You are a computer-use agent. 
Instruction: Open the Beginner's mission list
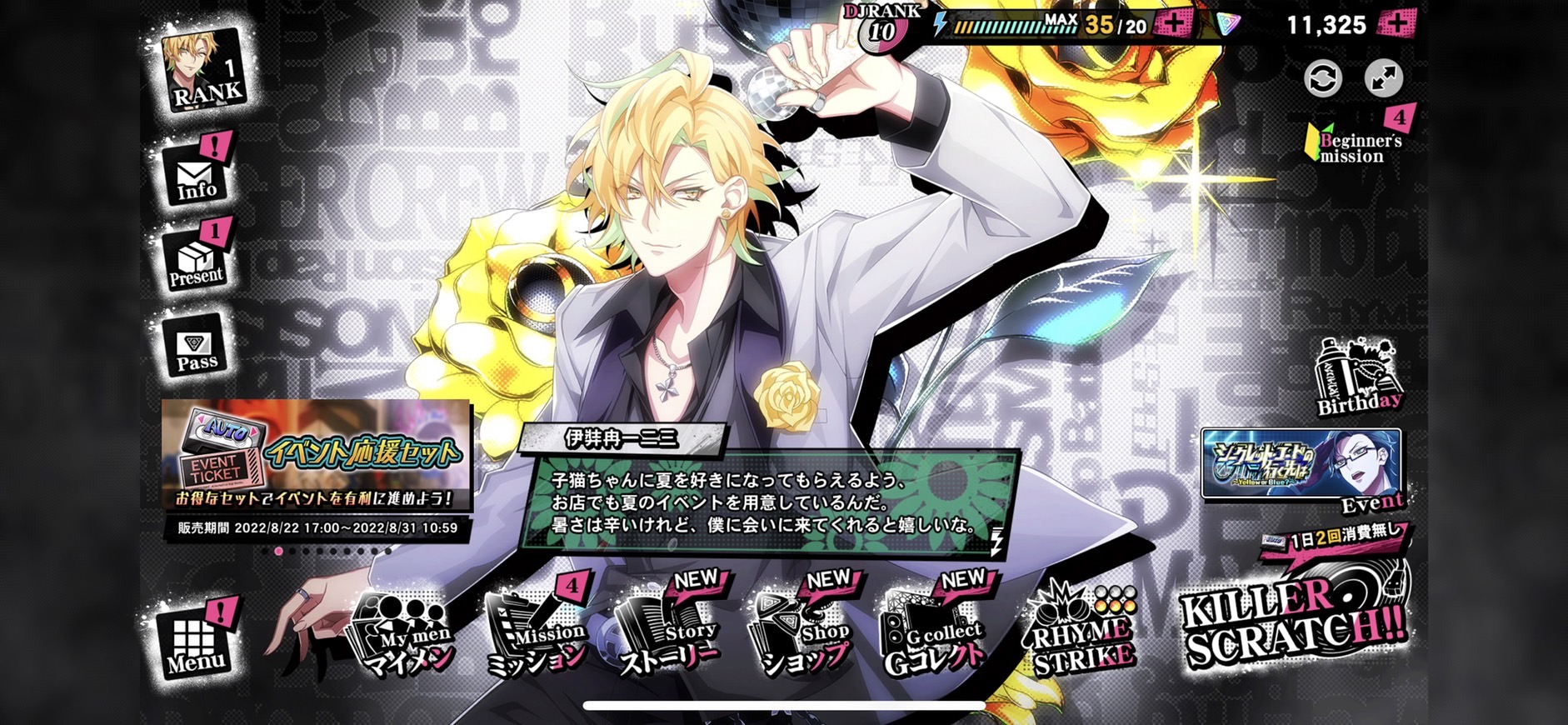(x=1355, y=142)
